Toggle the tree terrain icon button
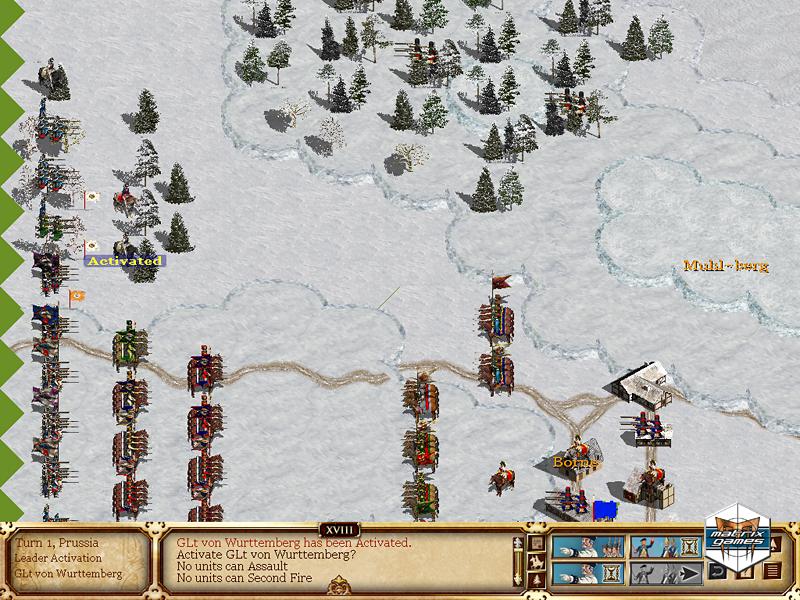 537,578
